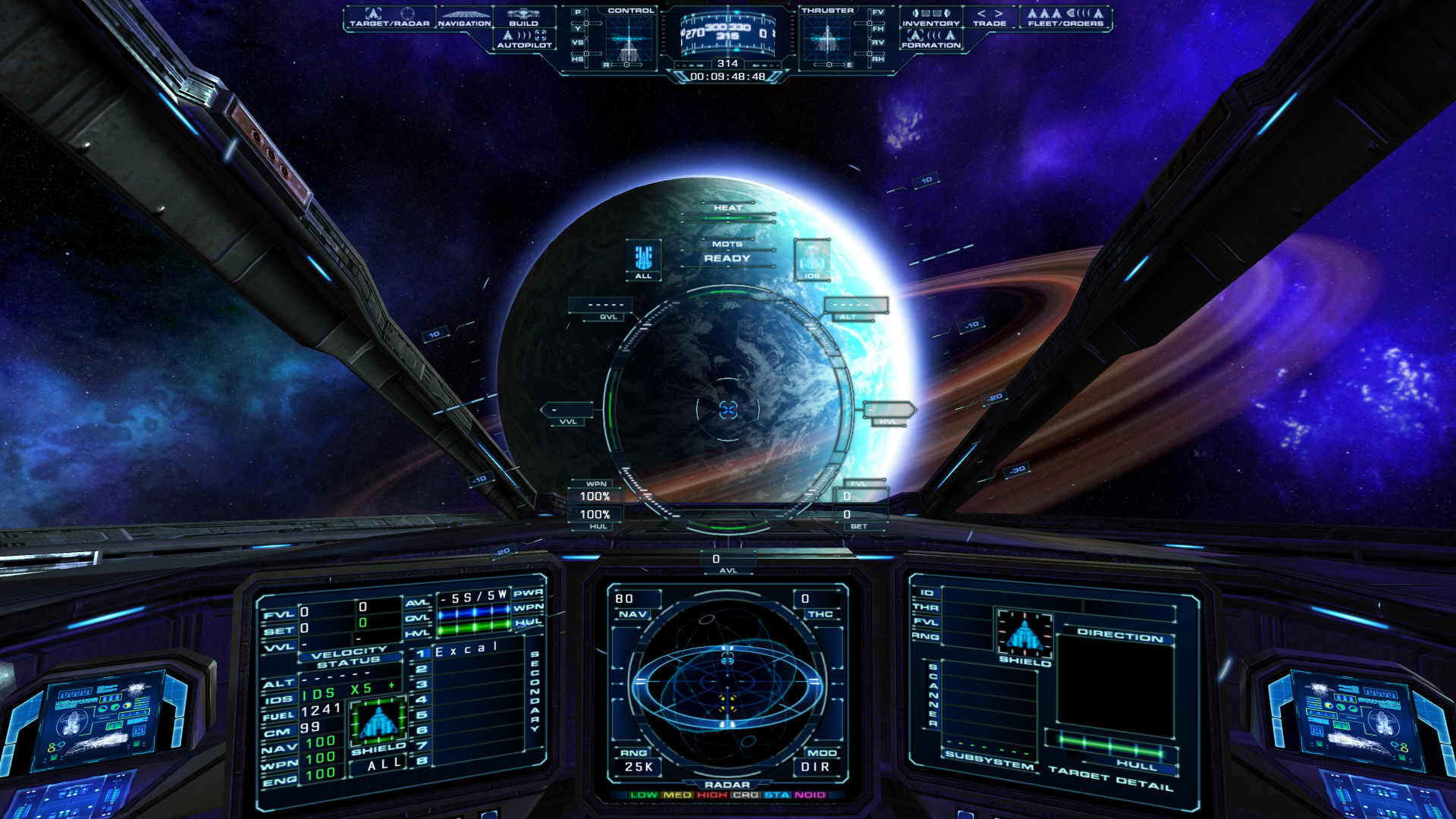Open Fleet/Orders menu
This screenshot has height=819, width=1456.
[1065, 17]
